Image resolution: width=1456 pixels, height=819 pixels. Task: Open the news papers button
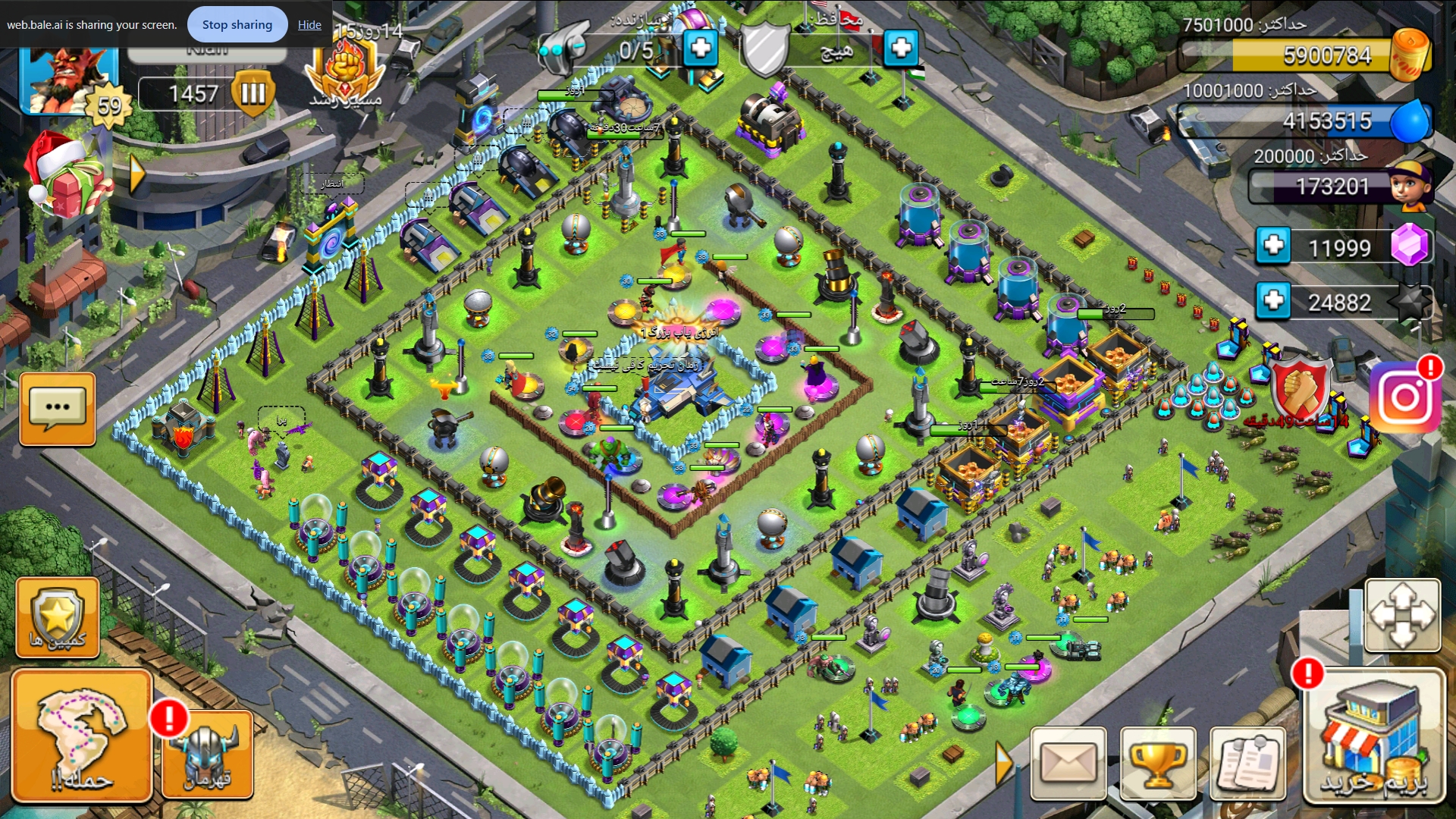click(1247, 763)
